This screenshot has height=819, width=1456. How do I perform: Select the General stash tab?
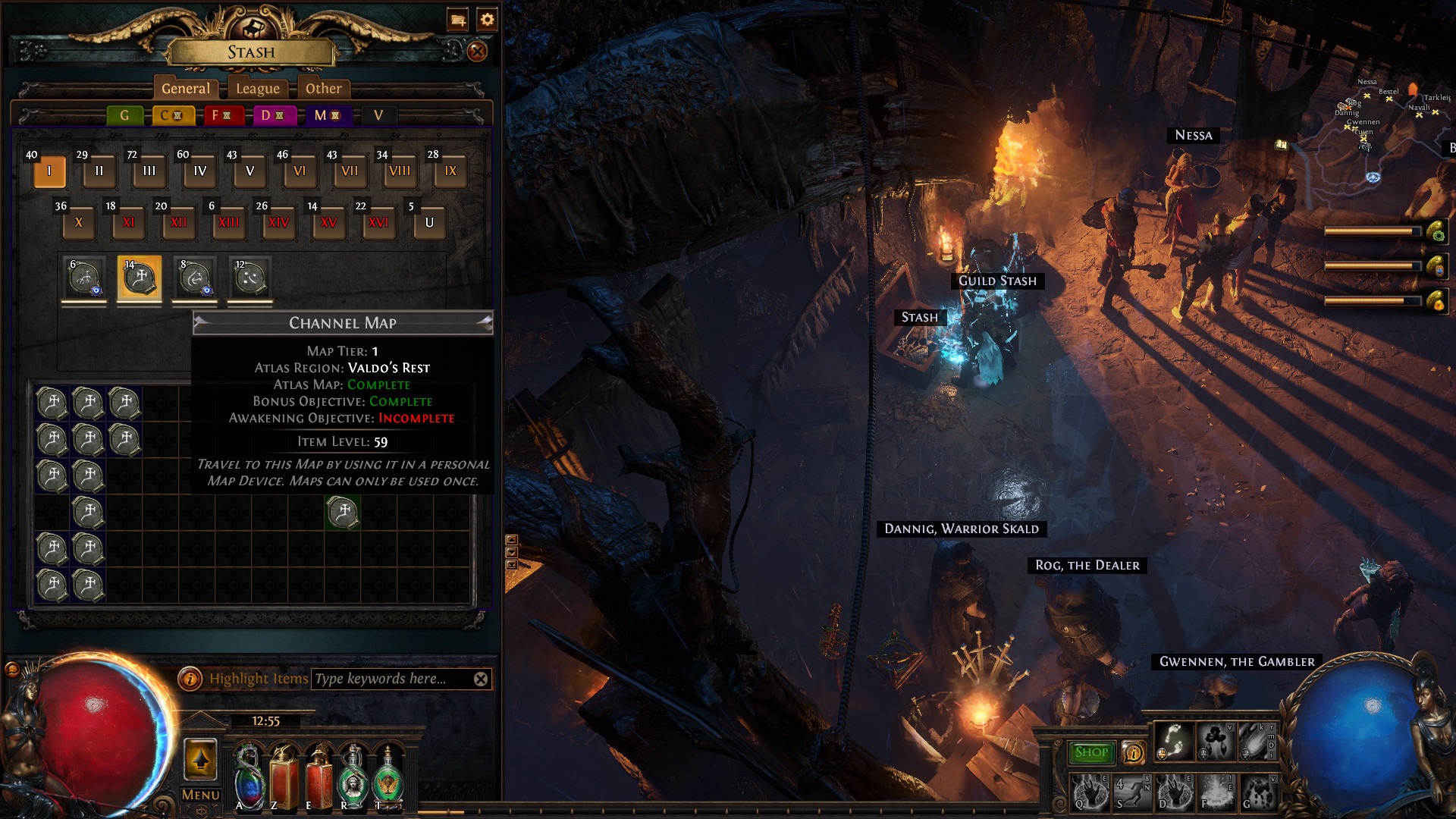(x=185, y=89)
